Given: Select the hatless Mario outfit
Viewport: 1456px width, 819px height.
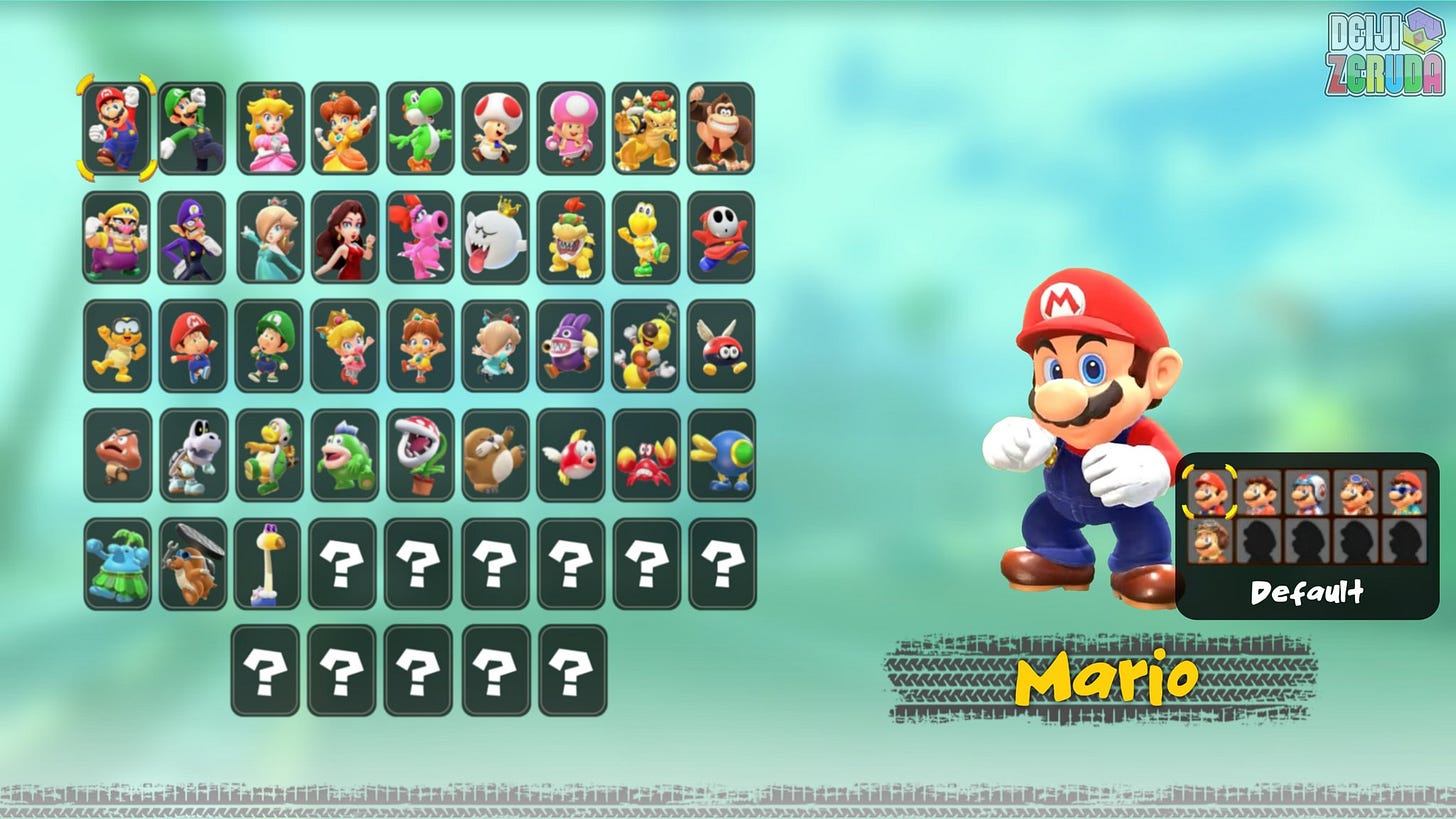Looking at the screenshot, I should pyautogui.click(x=1258, y=492).
